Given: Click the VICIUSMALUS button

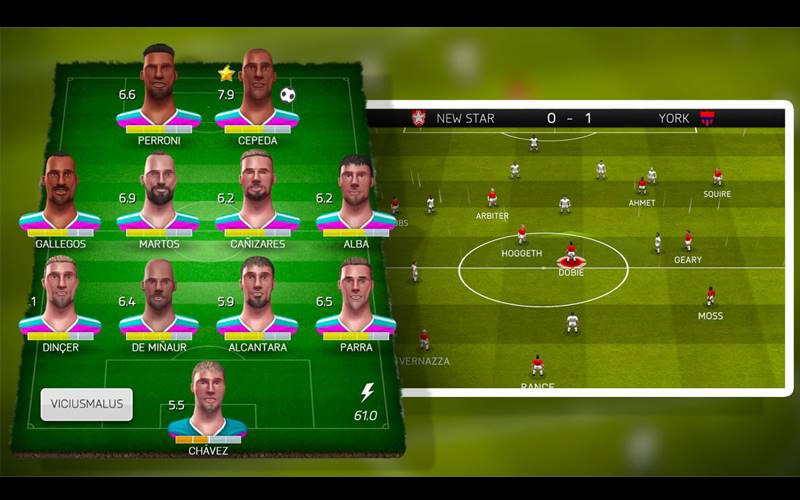Looking at the screenshot, I should click(86, 405).
